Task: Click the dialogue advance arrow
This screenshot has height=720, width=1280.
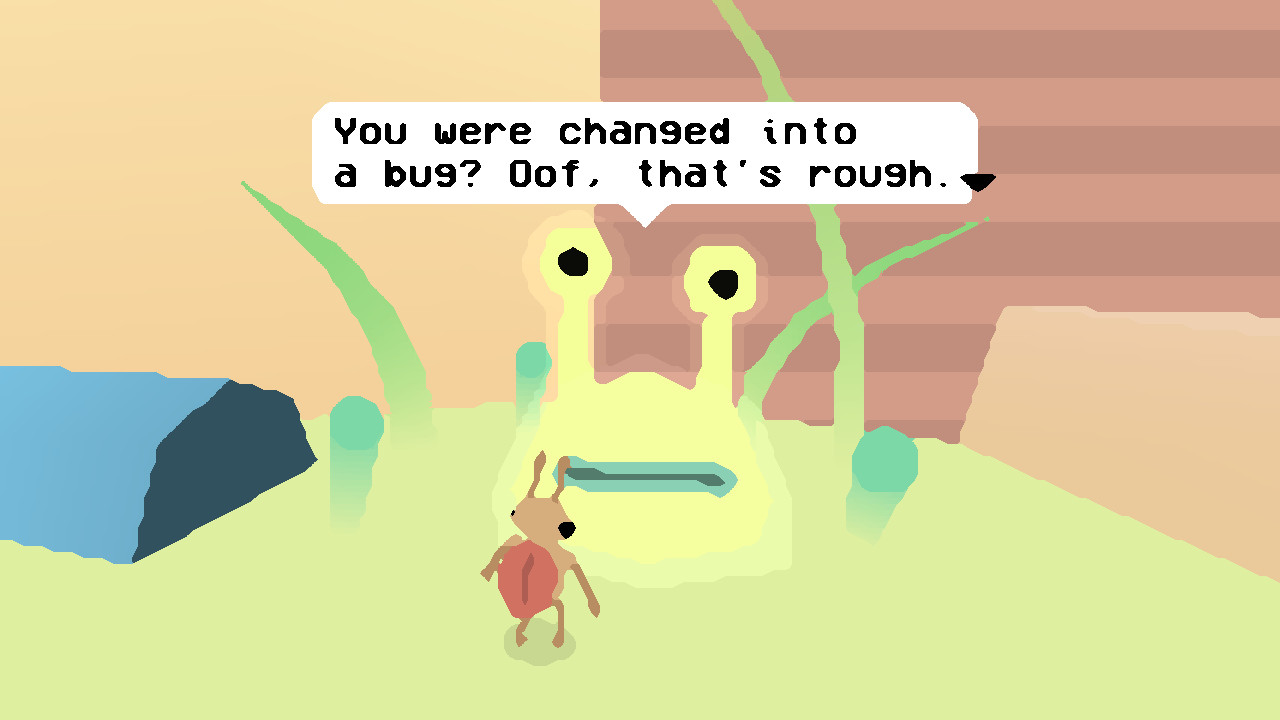Action: tap(978, 181)
